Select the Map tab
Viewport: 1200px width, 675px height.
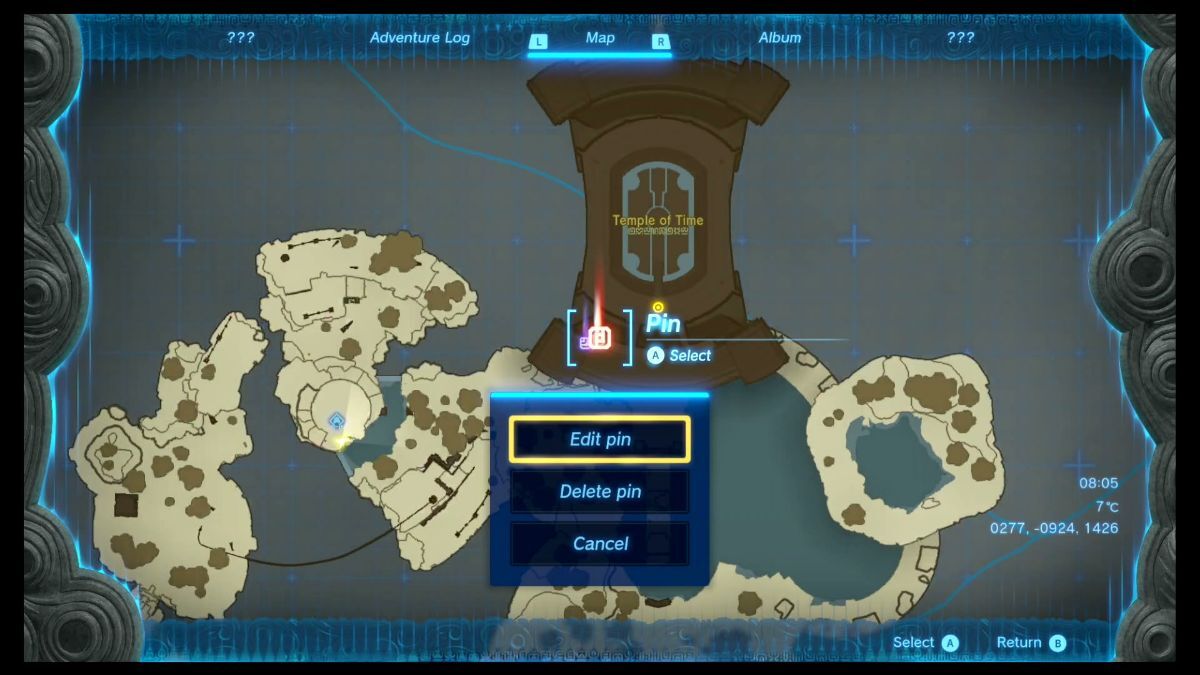[600, 38]
